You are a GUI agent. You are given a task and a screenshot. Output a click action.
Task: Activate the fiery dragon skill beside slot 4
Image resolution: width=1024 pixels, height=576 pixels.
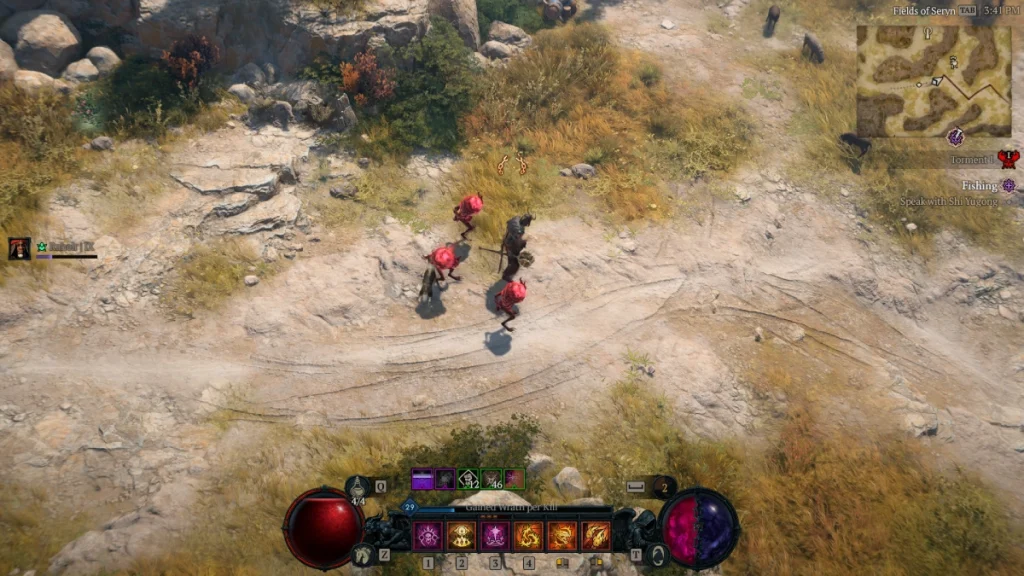[x=562, y=536]
